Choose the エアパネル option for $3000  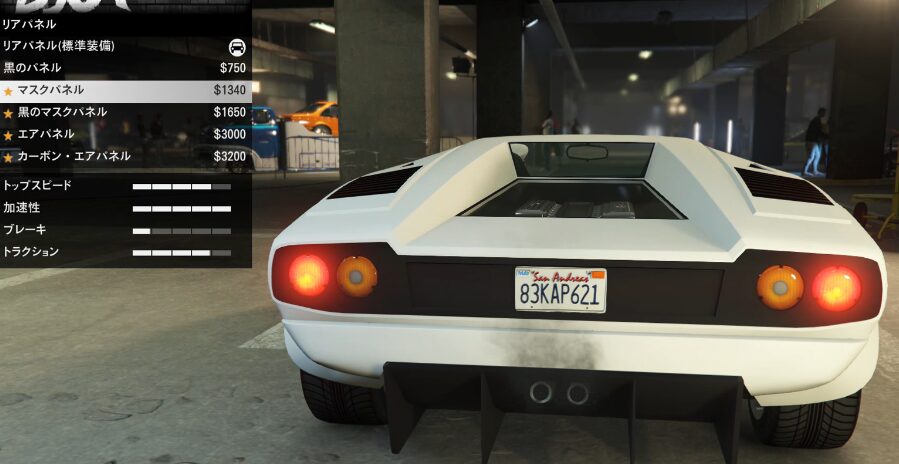125,134
